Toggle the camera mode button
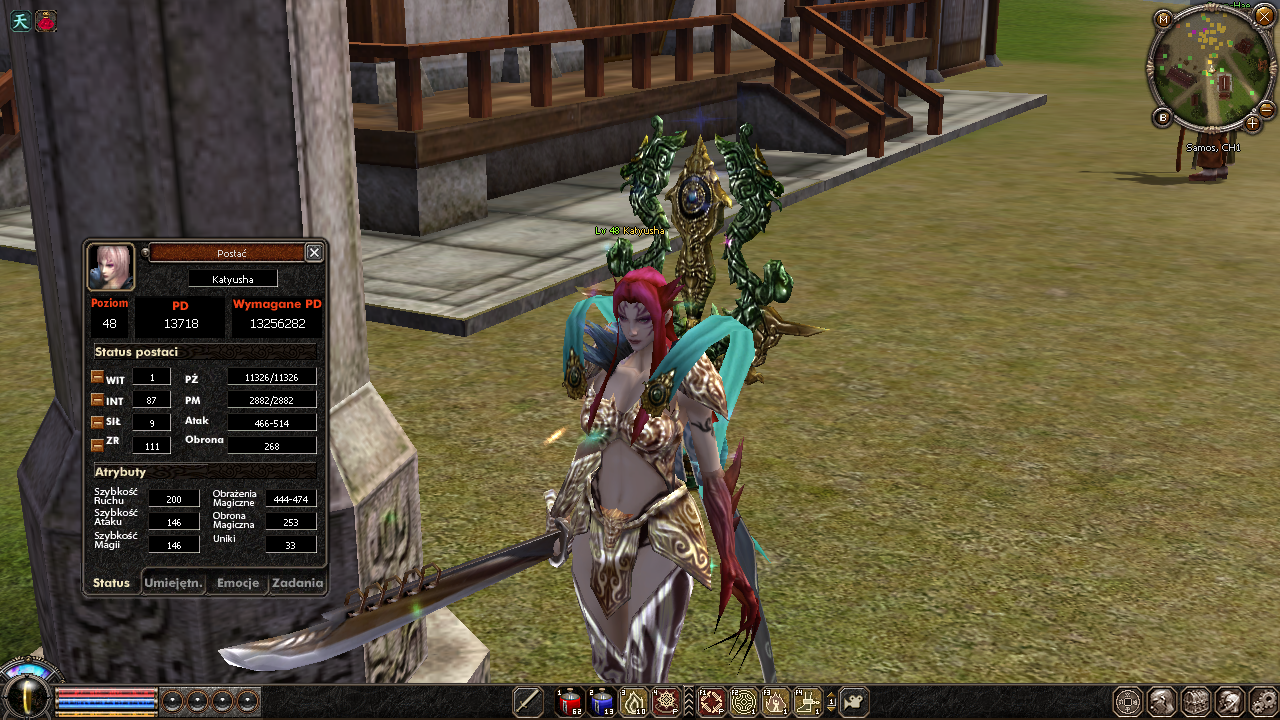1280x720 pixels. click(854, 702)
